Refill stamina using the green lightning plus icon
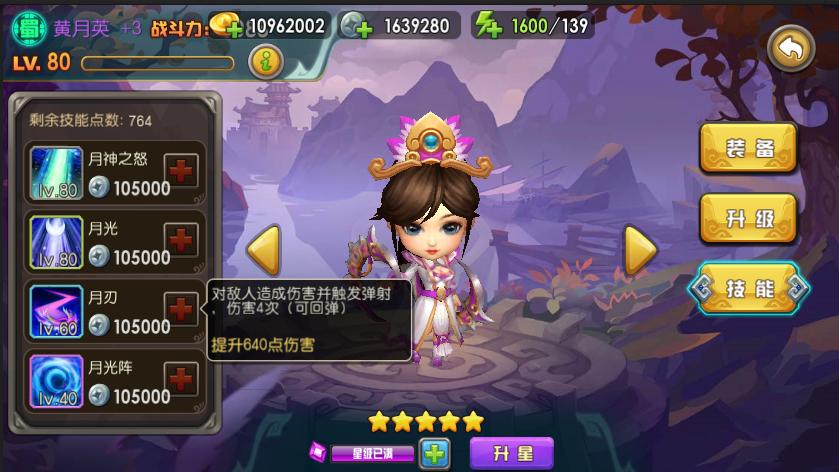Screen dimensions: 839x472 [487, 26]
